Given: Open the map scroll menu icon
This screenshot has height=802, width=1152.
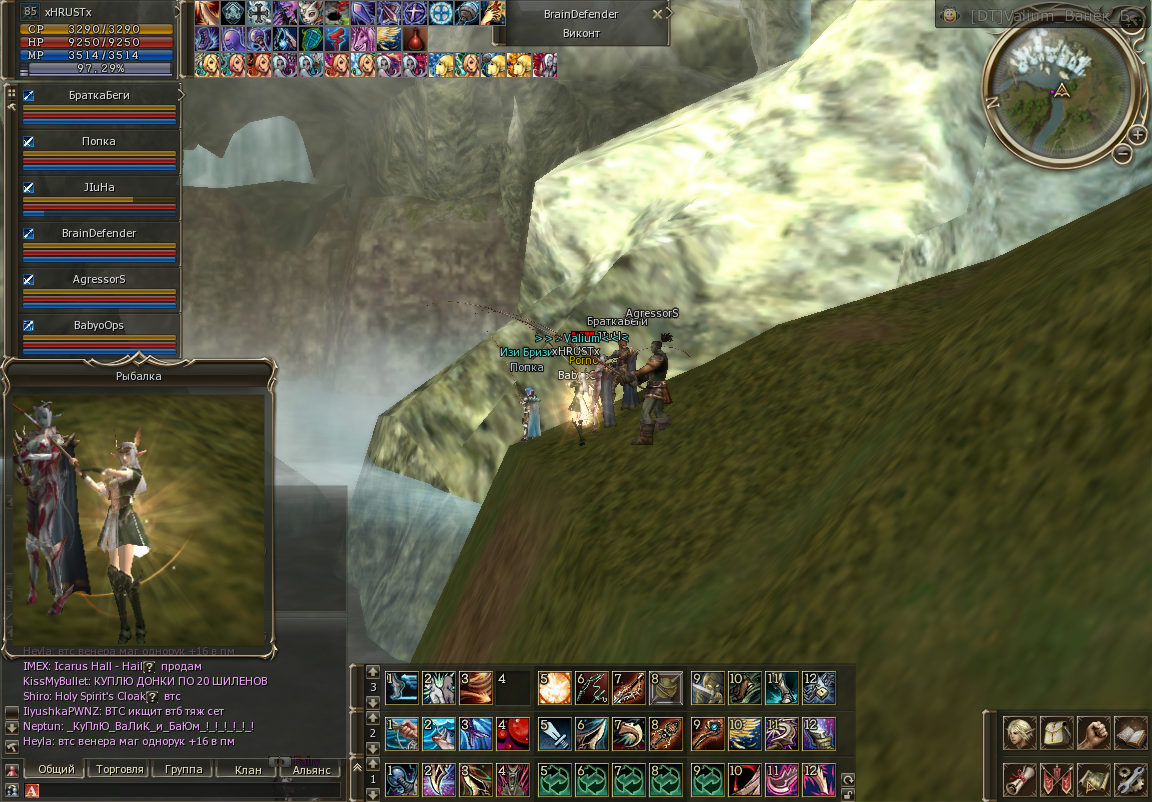Looking at the screenshot, I should point(1094,777).
